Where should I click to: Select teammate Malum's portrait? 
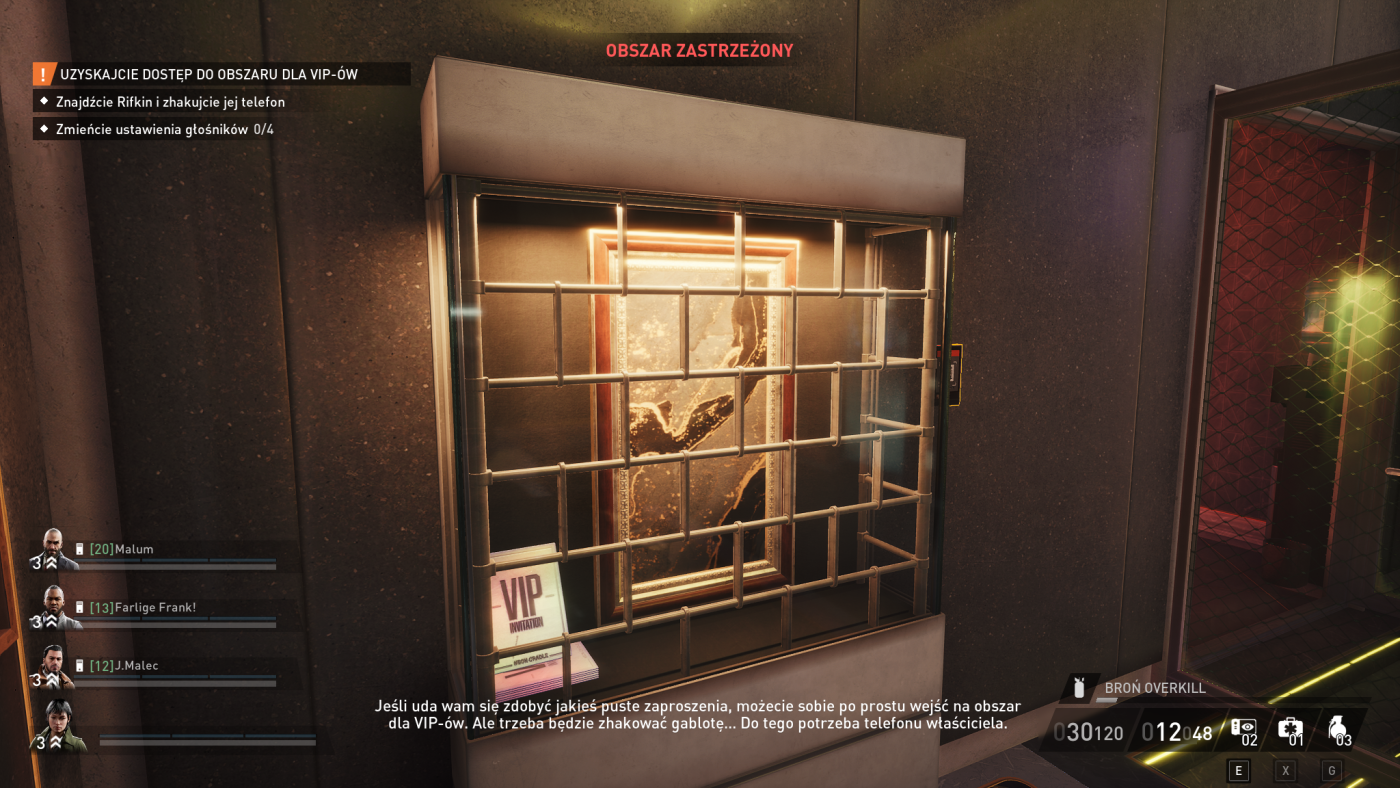coord(53,549)
